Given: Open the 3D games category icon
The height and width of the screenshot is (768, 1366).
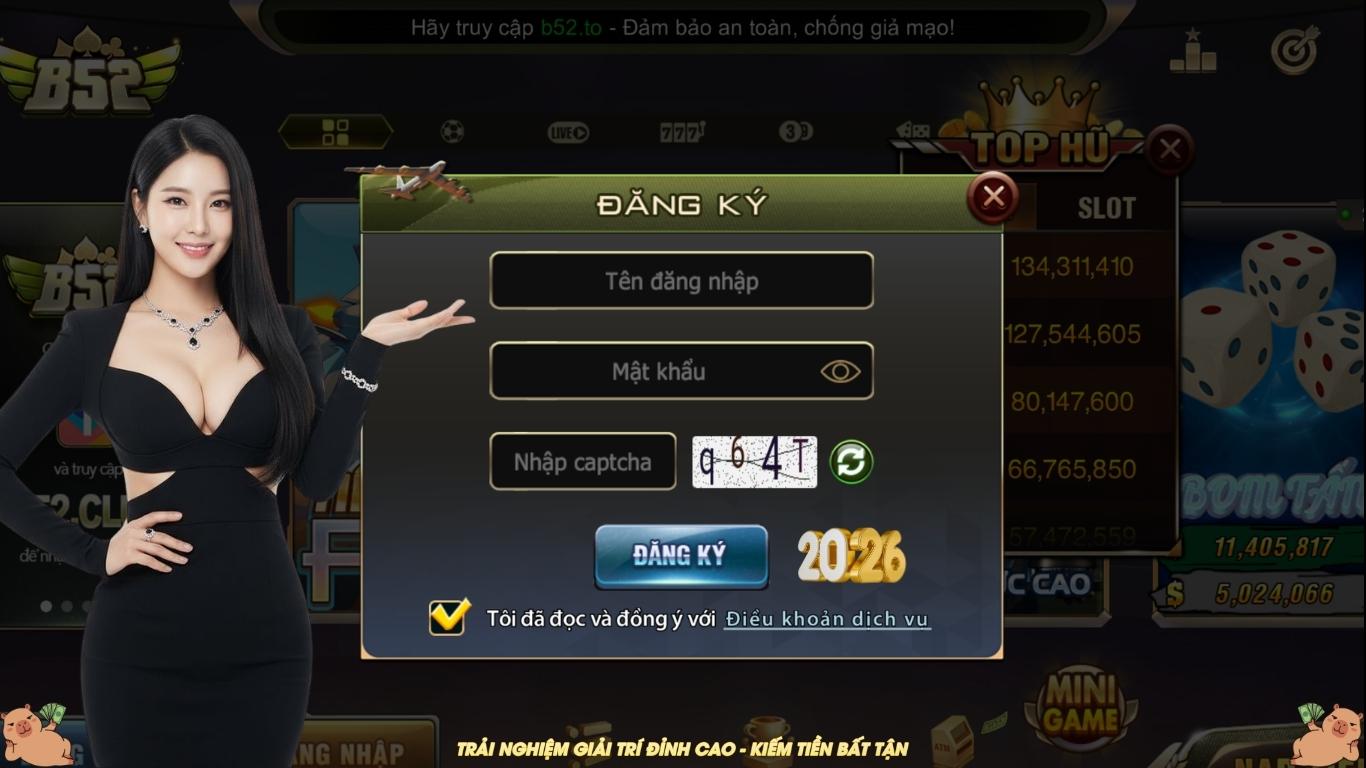Looking at the screenshot, I should click(x=795, y=131).
